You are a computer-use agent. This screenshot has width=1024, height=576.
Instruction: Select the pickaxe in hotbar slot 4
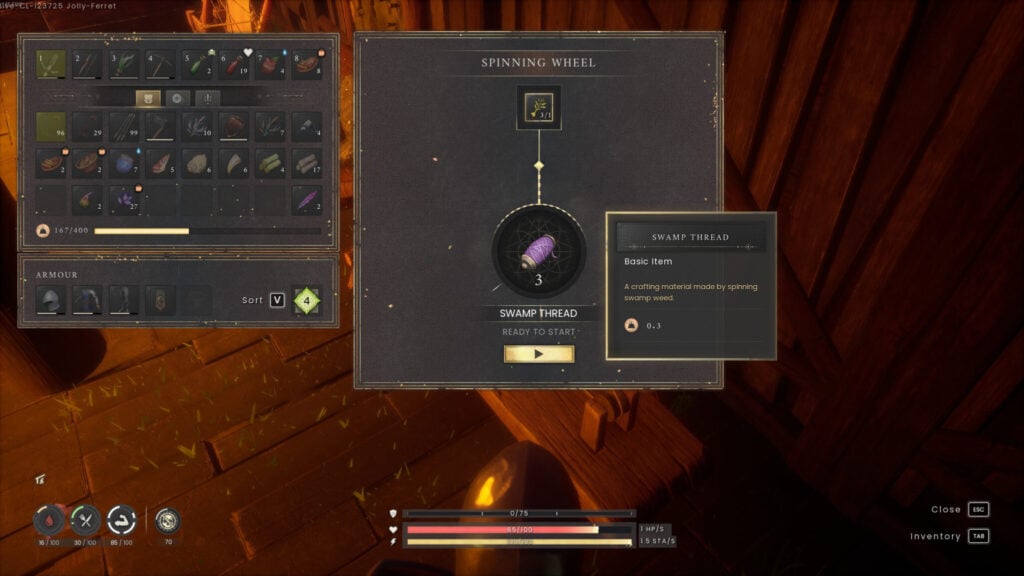click(161, 65)
